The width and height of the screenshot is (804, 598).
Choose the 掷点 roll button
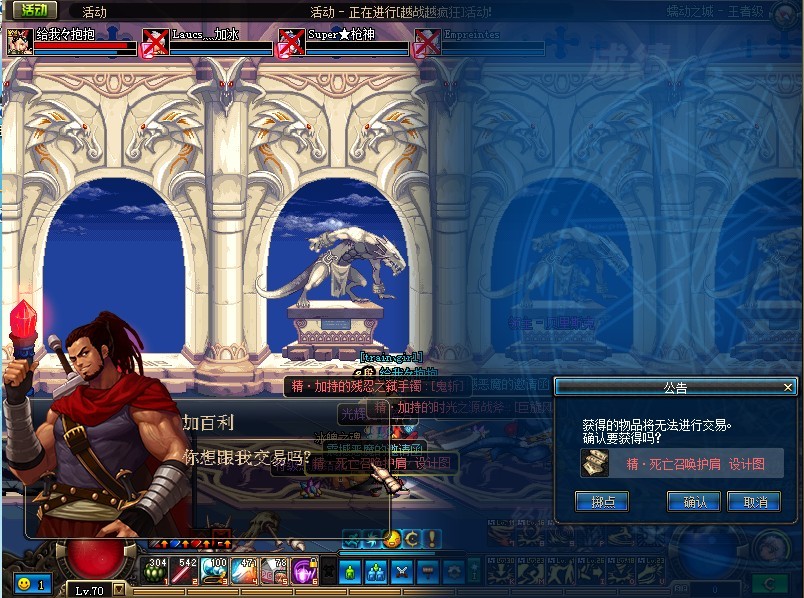[x=602, y=502]
